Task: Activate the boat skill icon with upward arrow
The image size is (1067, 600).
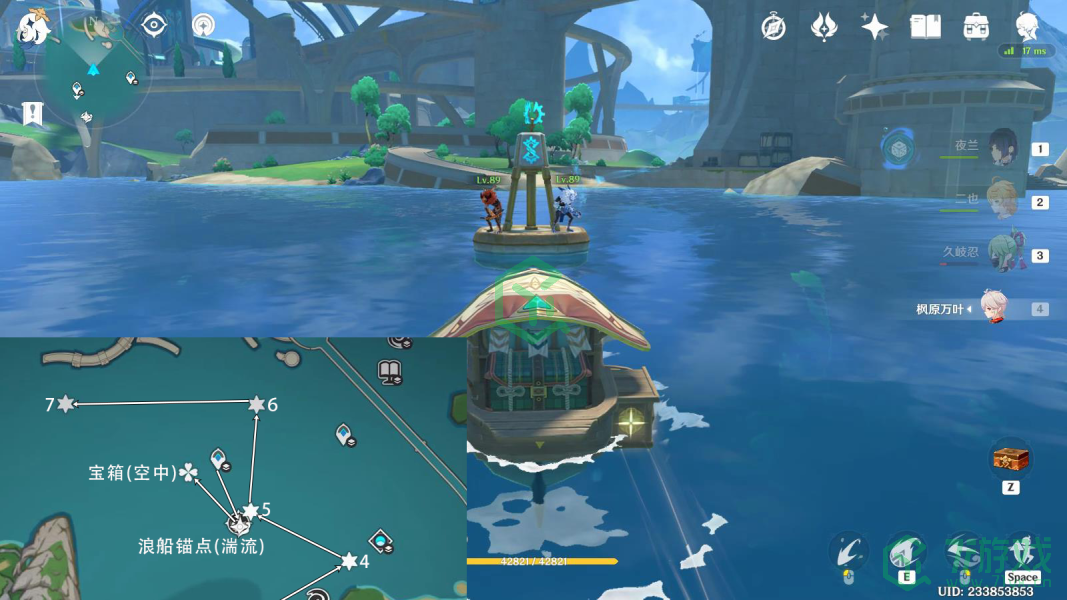Action: (x=905, y=551)
